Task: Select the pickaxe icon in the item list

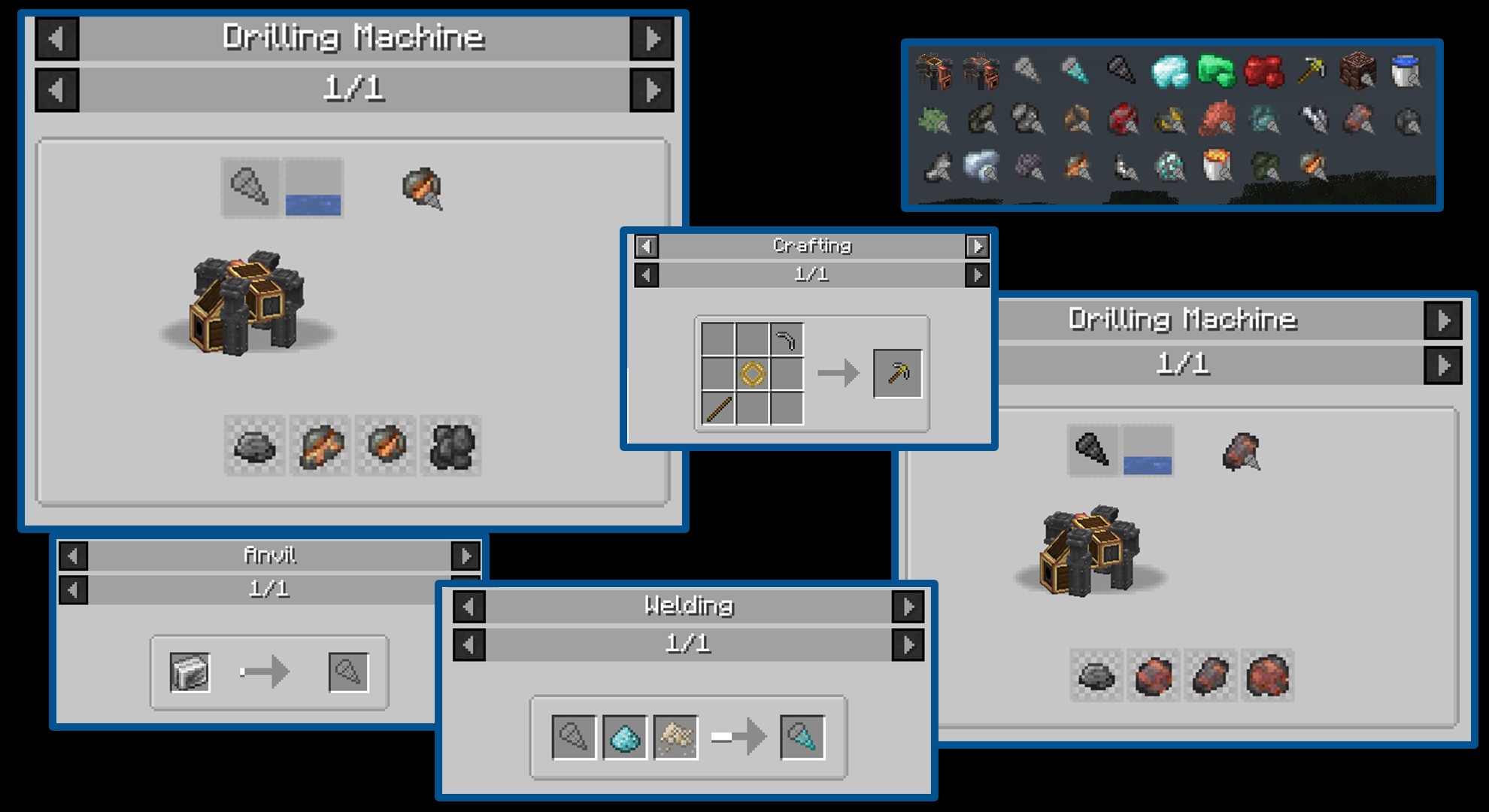Action: (1311, 71)
